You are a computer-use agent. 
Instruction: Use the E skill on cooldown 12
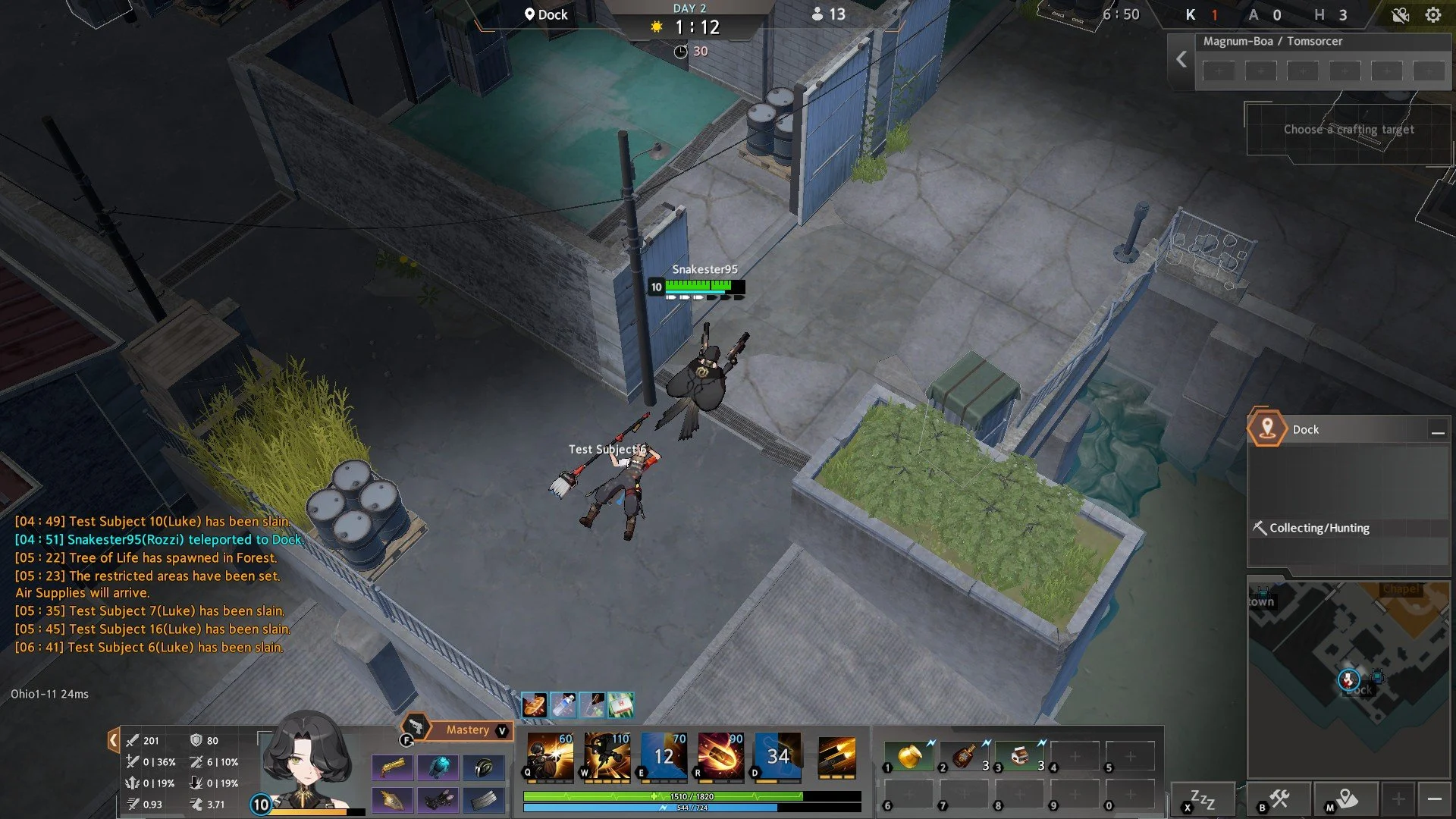pos(663,756)
